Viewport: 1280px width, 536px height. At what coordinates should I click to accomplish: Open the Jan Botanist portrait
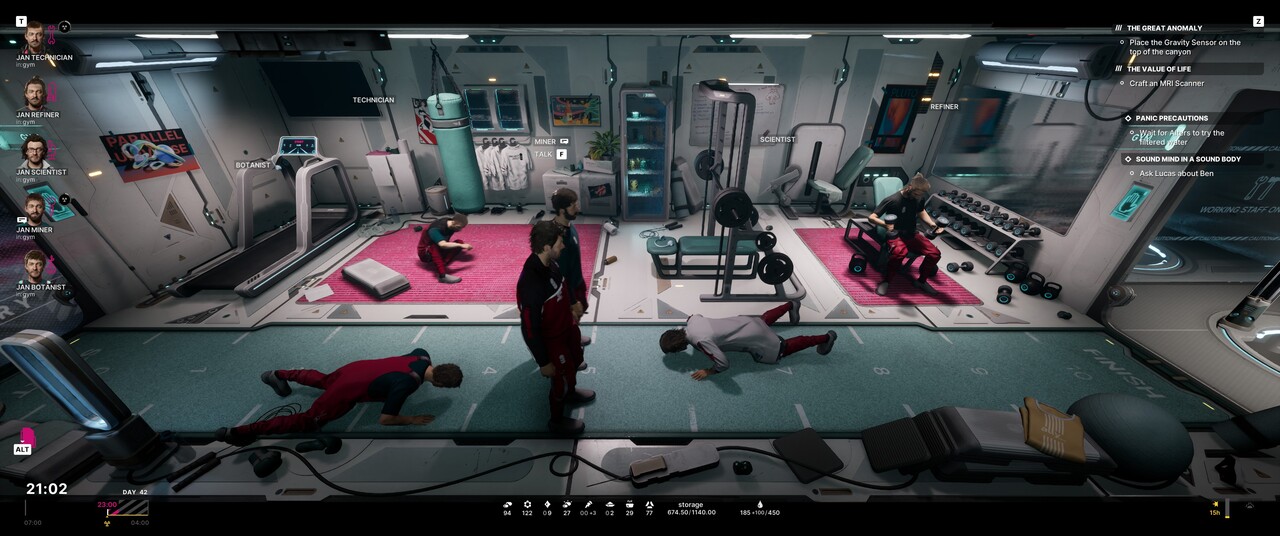tap(35, 267)
